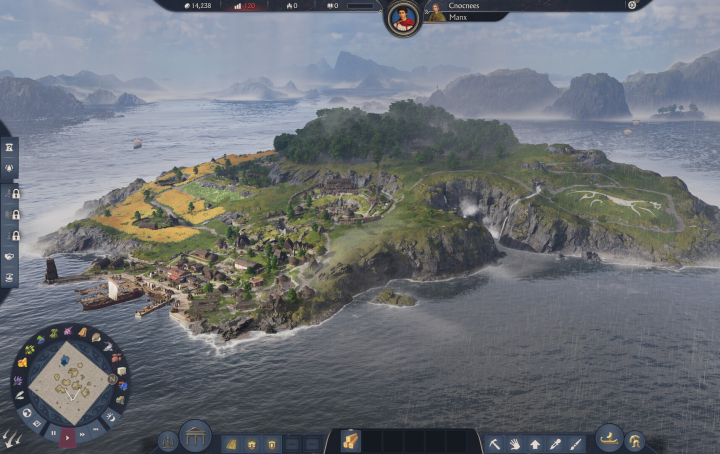
Task: Open the Roman helmet military menu
Action: [634, 441]
